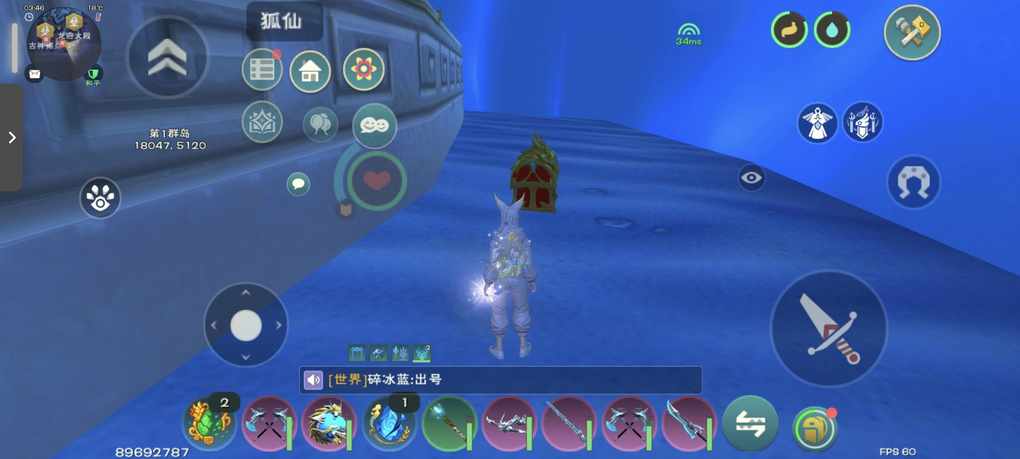1020x459 pixels.
Task: Attack with the sword button
Action: [x=829, y=329]
